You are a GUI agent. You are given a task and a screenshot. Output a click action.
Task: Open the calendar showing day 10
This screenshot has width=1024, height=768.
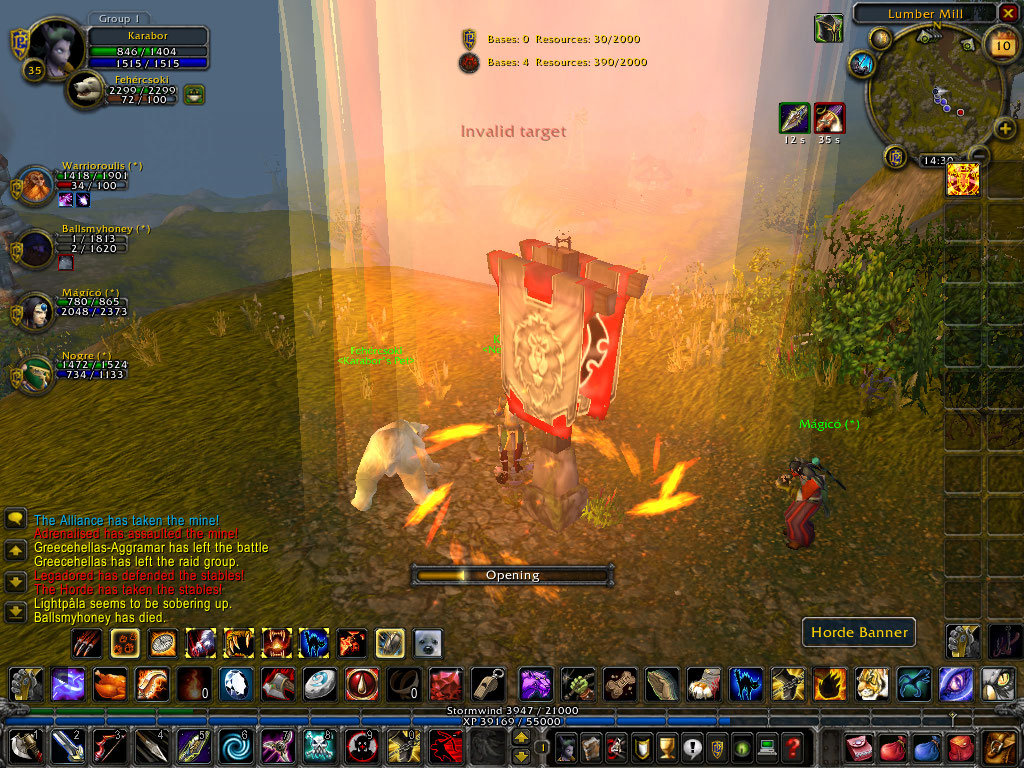pos(1001,45)
